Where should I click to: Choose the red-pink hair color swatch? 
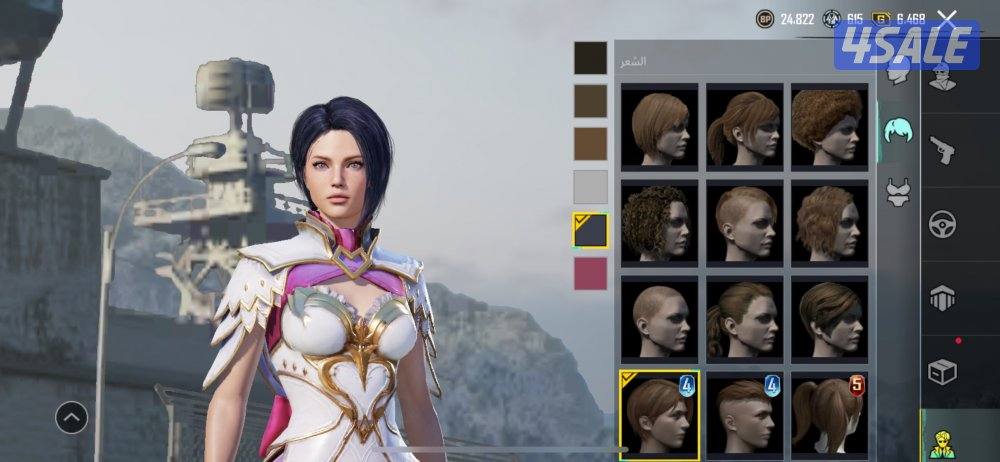(x=590, y=273)
